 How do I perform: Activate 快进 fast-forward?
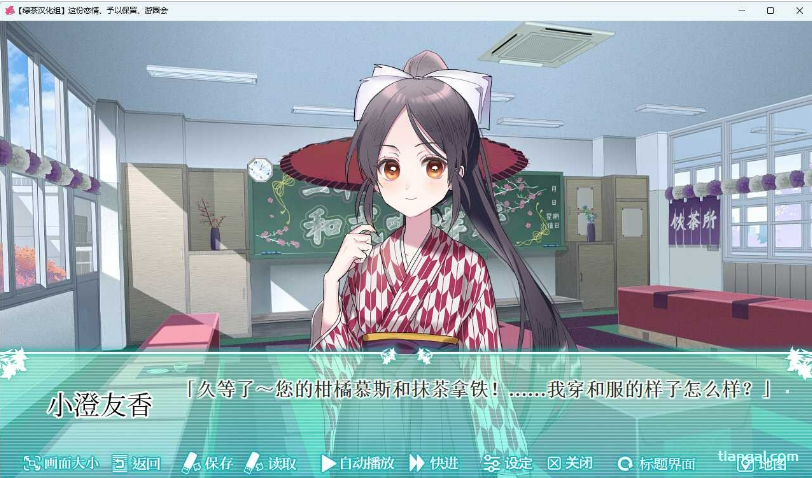point(435,463)
